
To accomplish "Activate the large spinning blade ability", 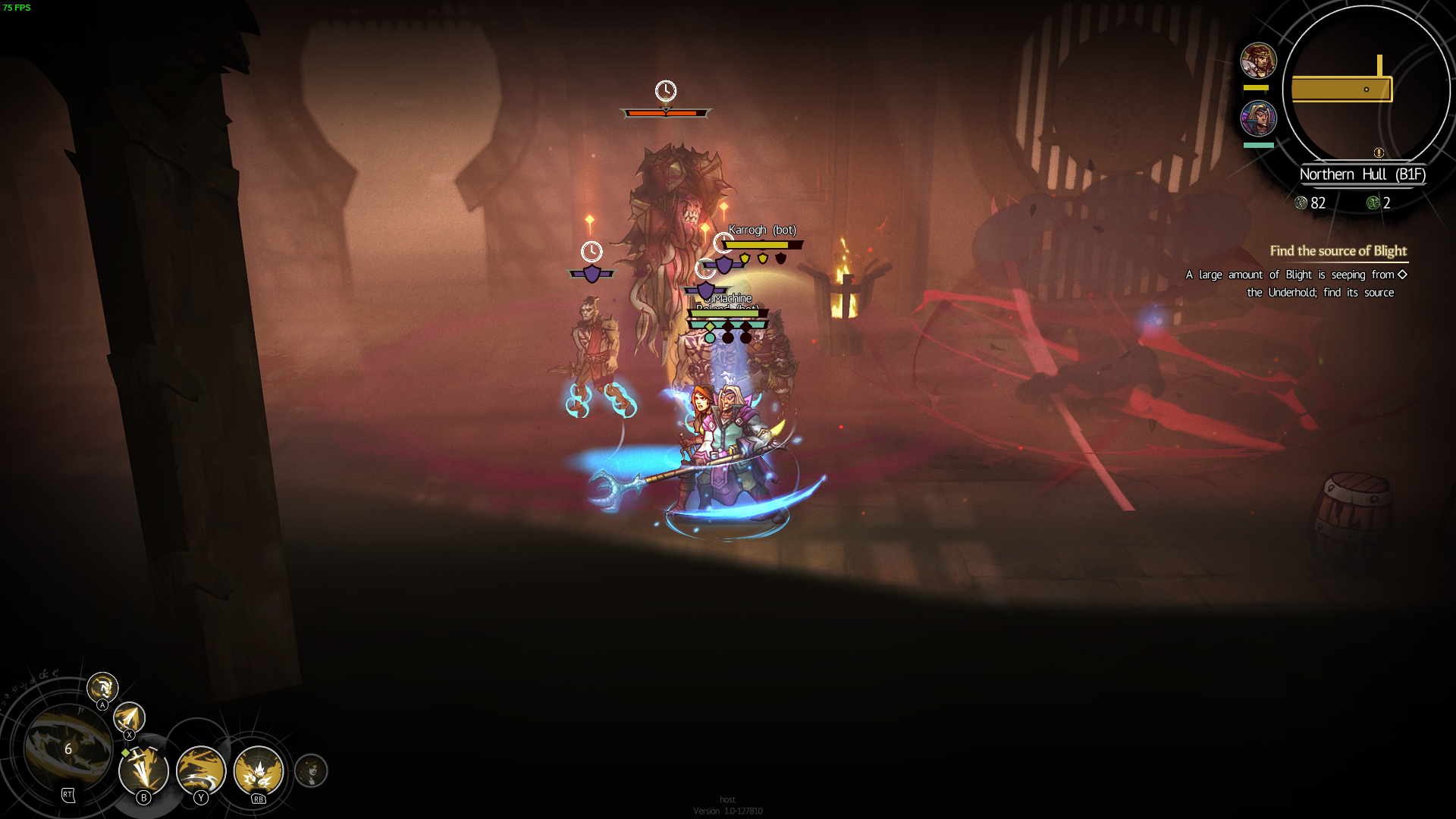I will (x=67, y=748).
